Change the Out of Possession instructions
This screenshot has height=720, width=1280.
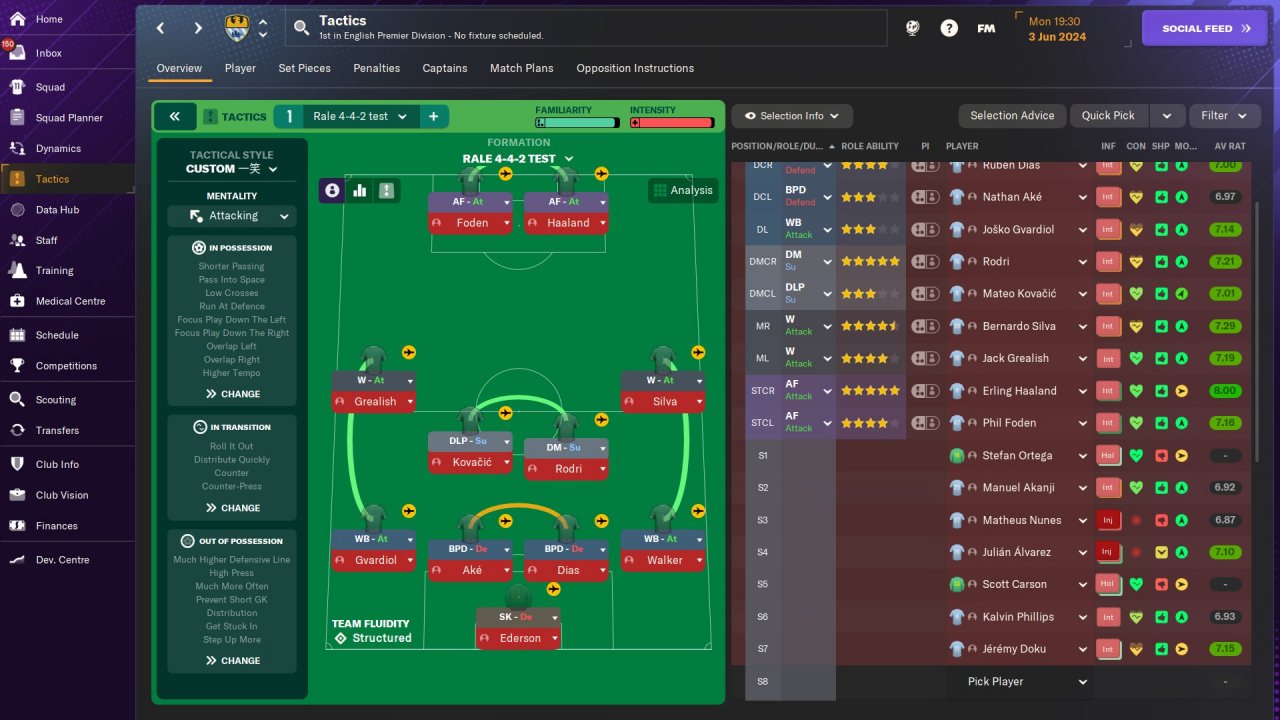[232, 661]
